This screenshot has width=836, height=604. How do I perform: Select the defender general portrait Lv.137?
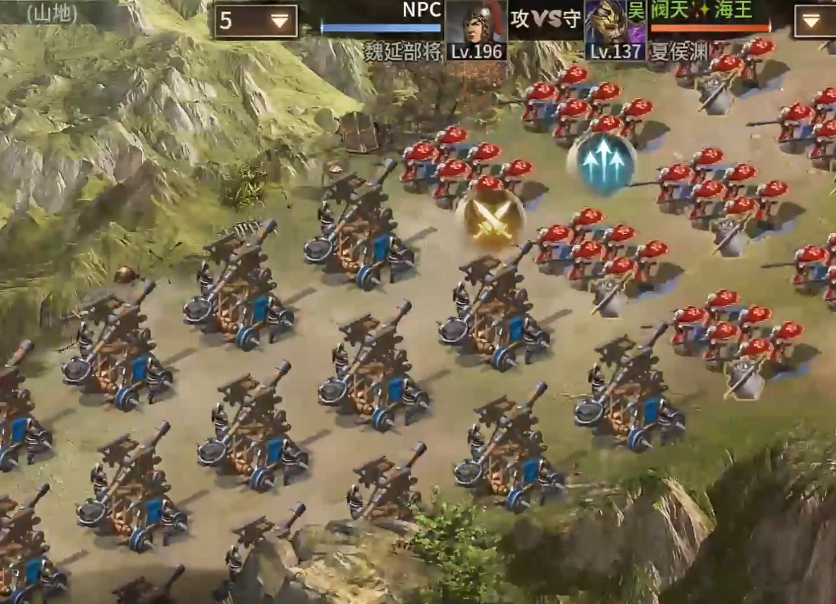coord(614,28)
